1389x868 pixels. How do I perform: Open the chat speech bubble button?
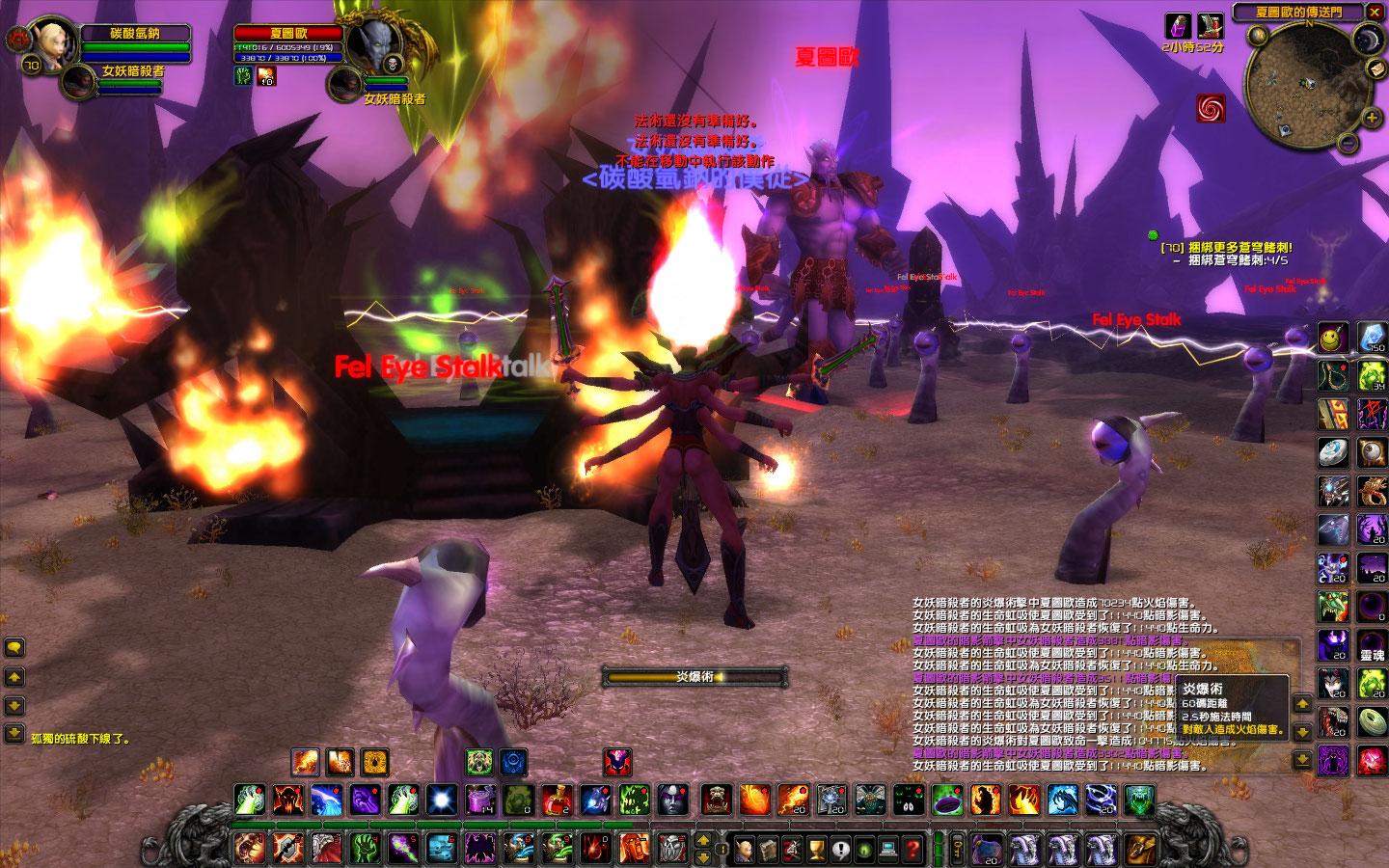14,648
